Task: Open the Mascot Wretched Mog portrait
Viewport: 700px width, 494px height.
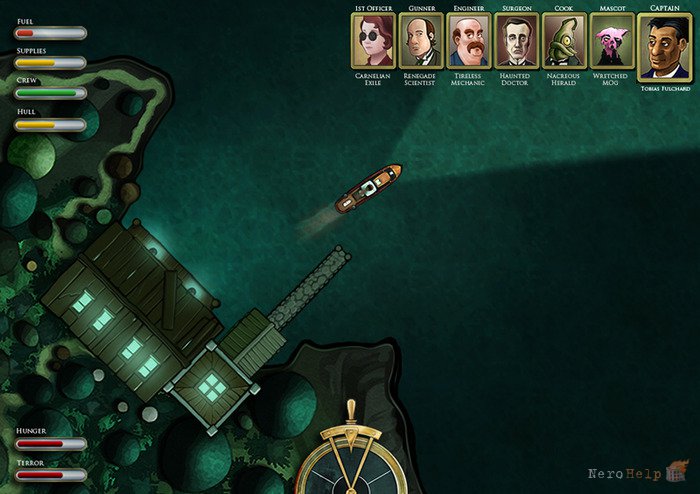Action: 611,41
